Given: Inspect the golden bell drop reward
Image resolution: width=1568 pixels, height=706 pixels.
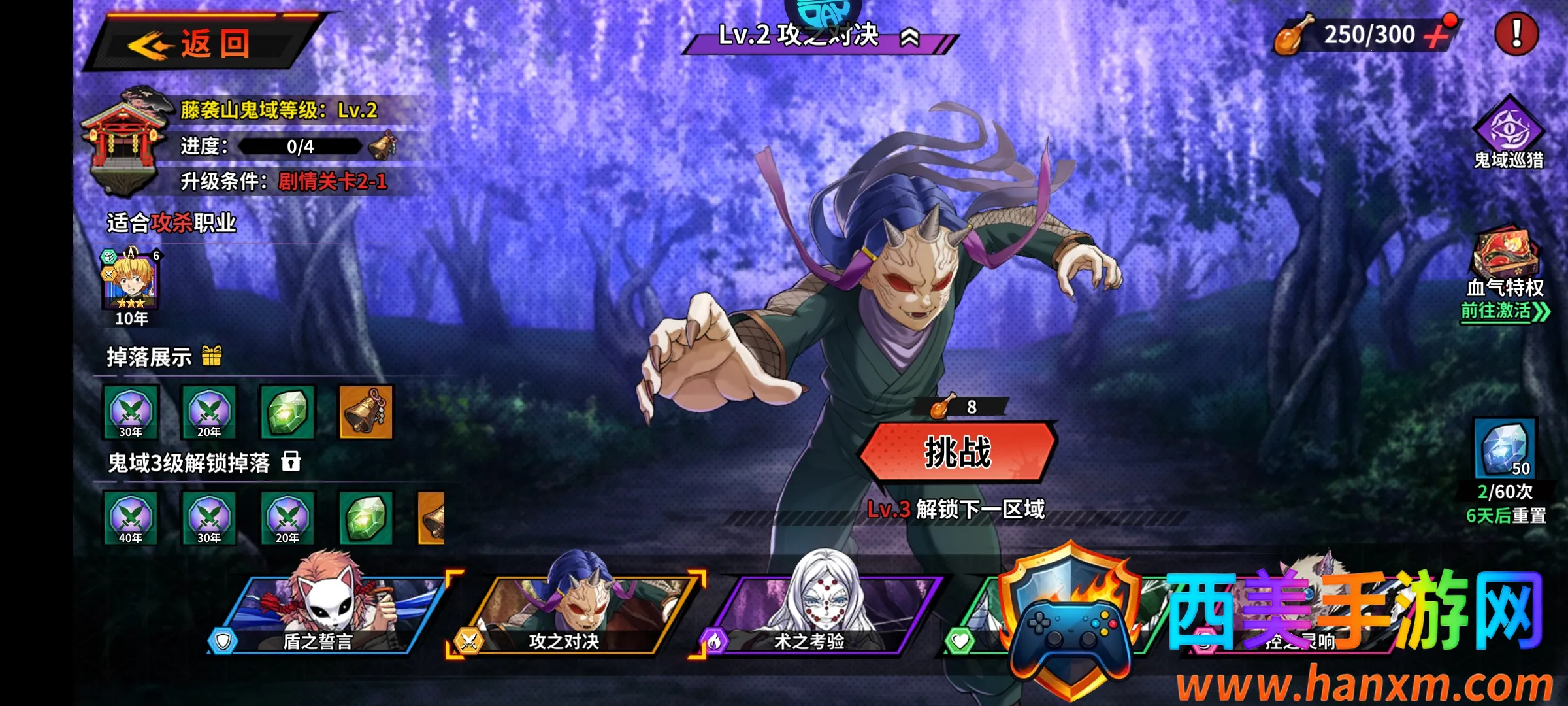Looking at the screenshot, I should (x=366, y=412).
